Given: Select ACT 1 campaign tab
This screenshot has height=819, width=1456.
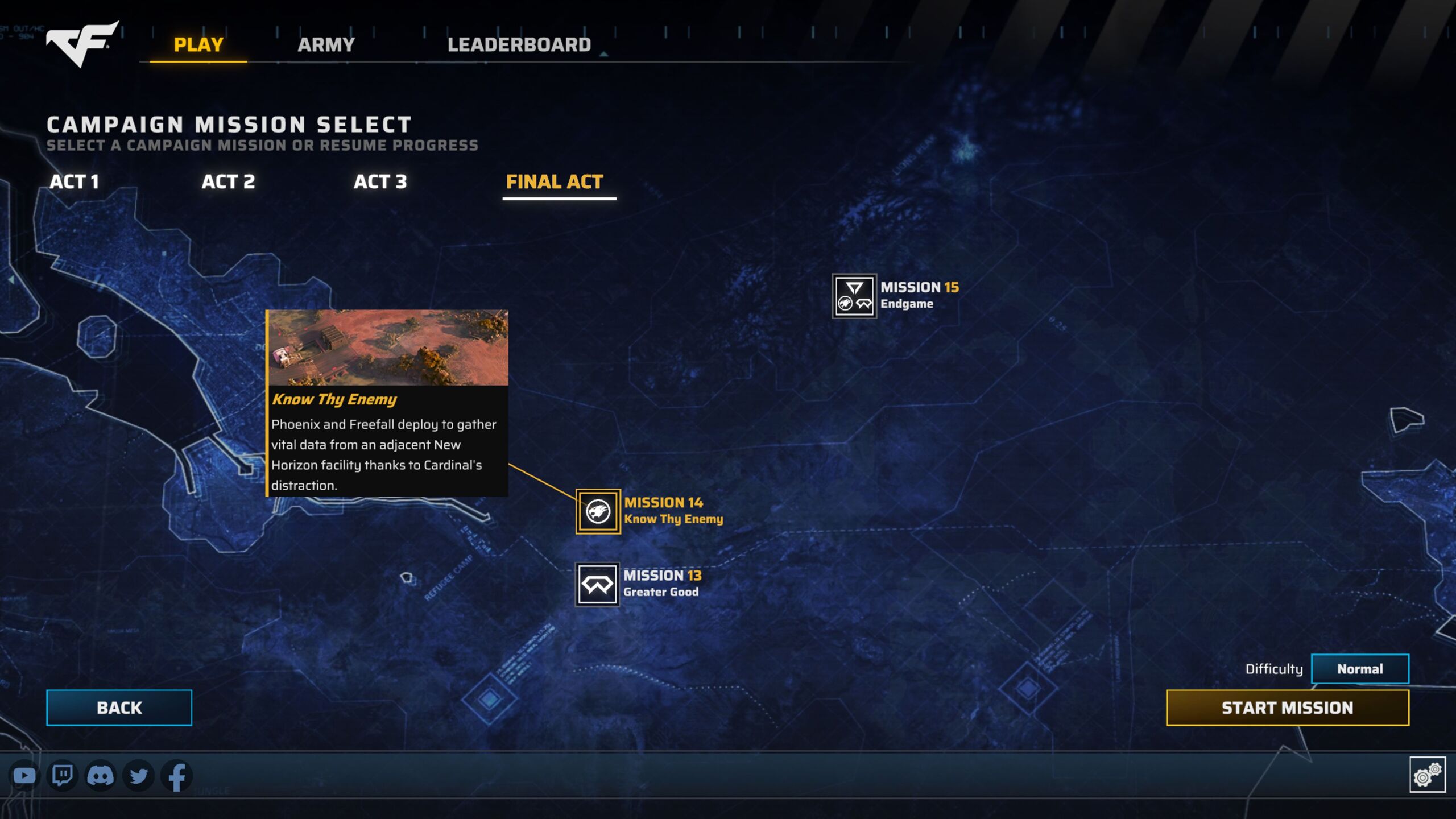Looking at the screenshot, I should [75, 182].
